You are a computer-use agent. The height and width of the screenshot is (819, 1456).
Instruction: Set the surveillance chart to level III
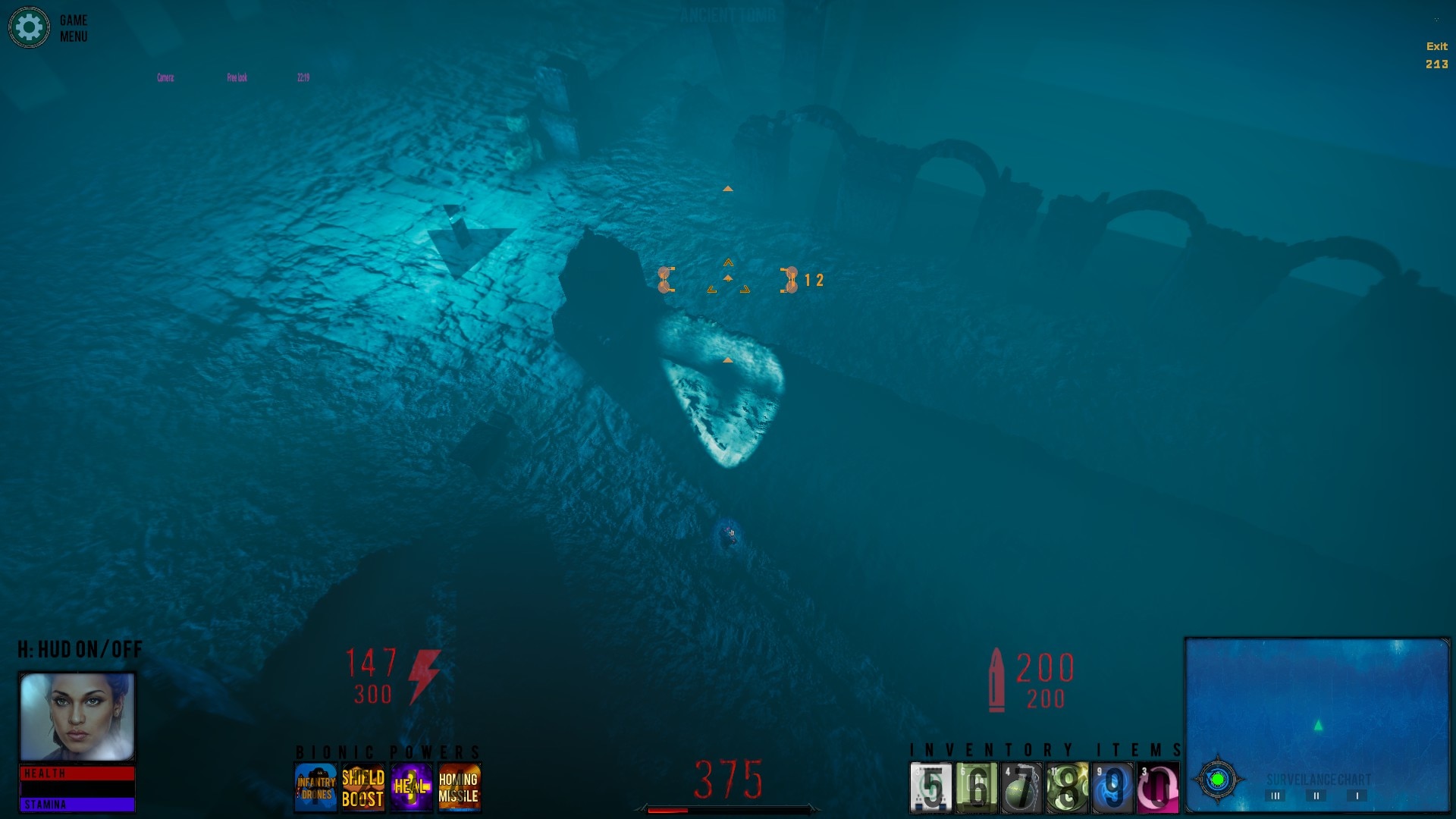[x=1276, y=795]
